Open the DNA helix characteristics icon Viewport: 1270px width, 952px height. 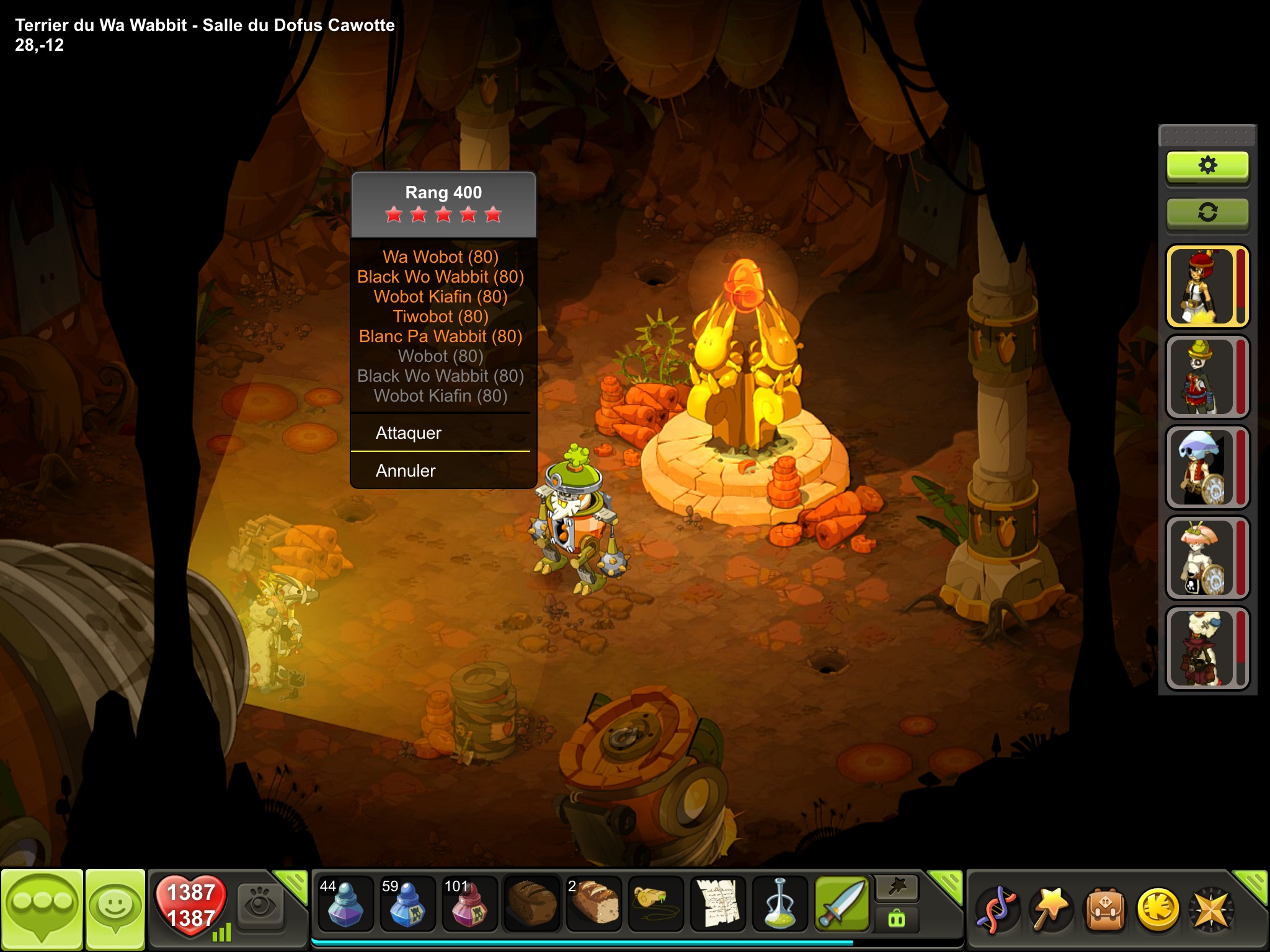[x=997, y=910]
